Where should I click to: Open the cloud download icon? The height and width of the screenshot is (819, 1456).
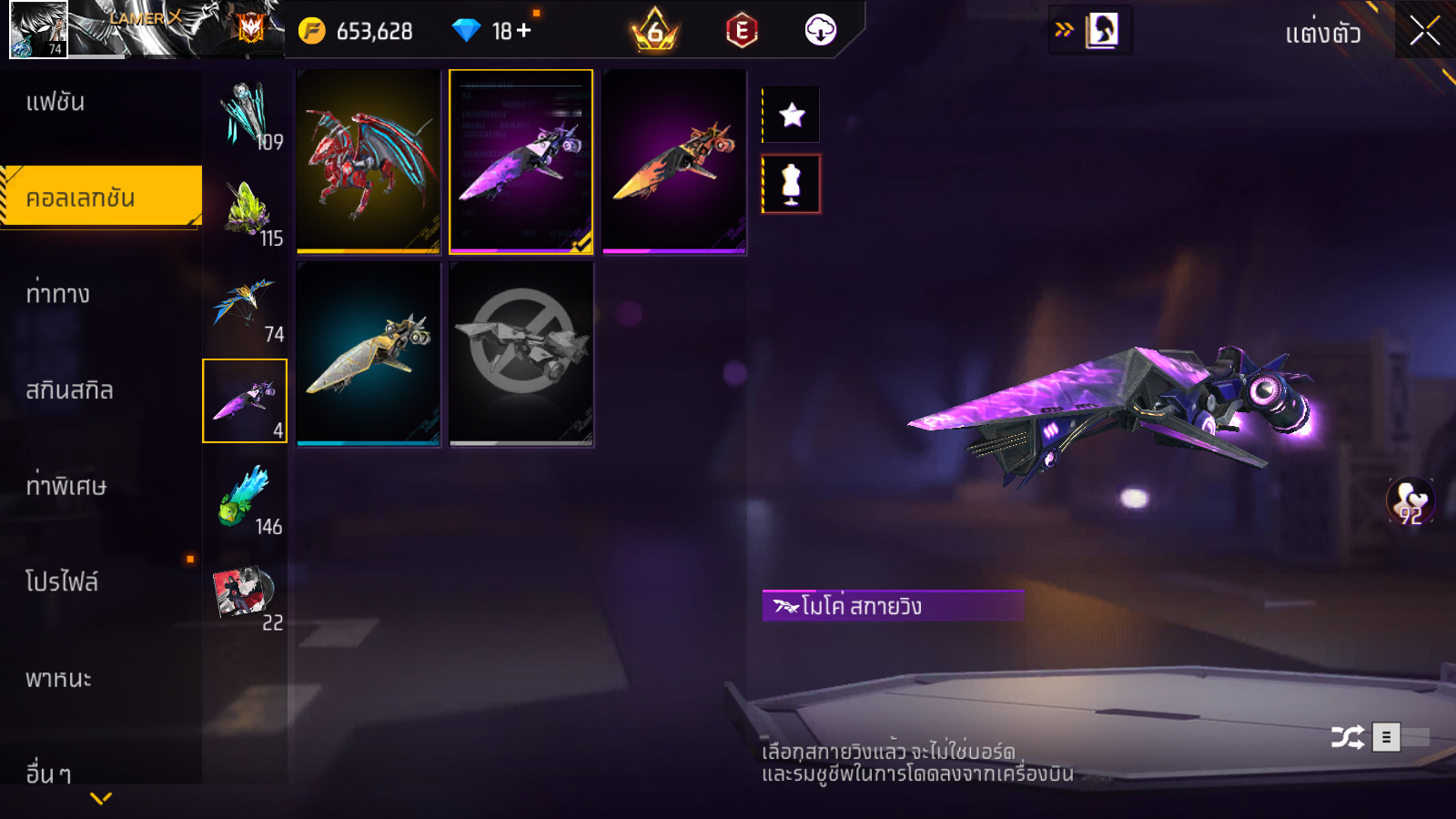point(820,31)
